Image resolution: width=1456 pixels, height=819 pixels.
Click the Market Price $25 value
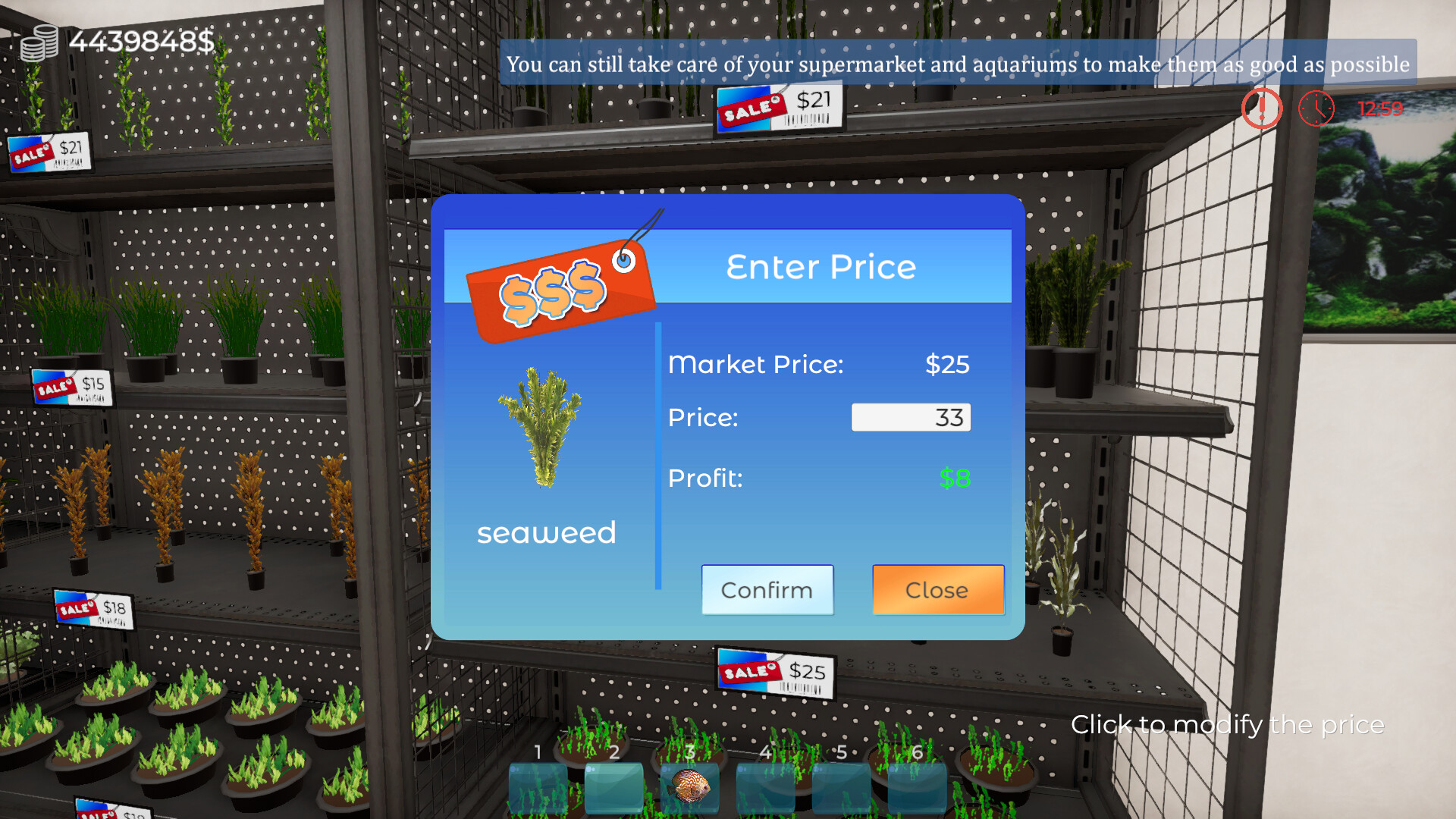(x=947, y=365)
